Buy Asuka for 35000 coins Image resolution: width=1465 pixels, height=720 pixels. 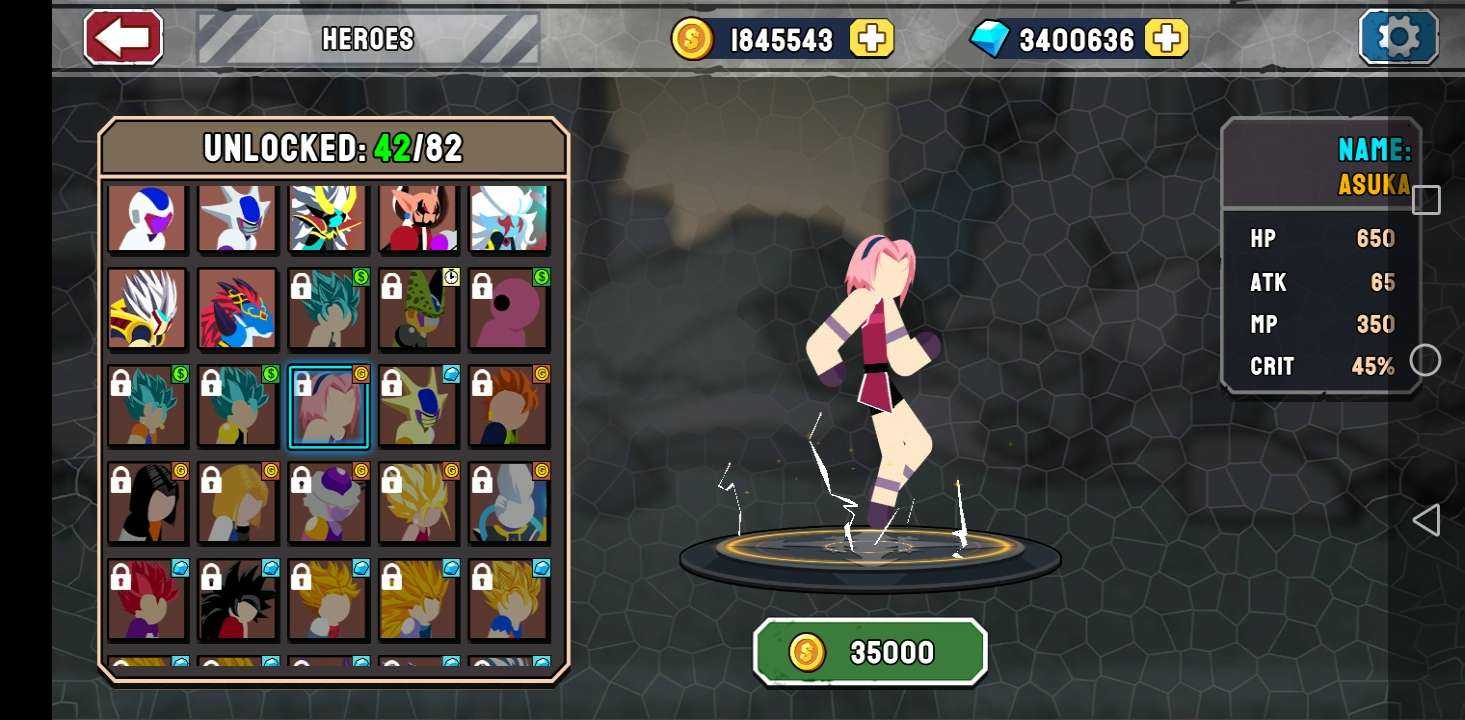pos(870,652)
